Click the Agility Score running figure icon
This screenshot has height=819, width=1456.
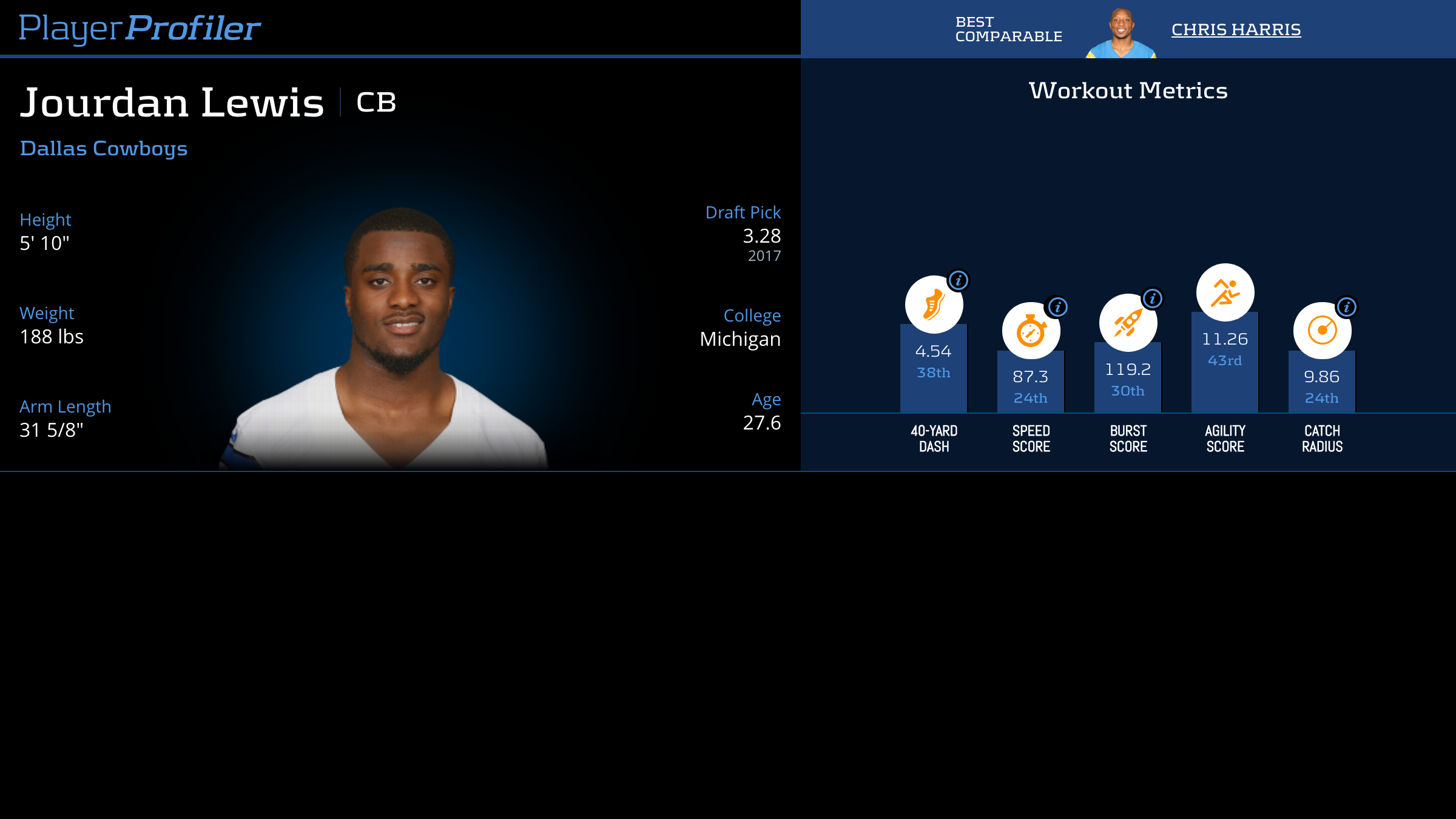click(x=1225, y=292)
